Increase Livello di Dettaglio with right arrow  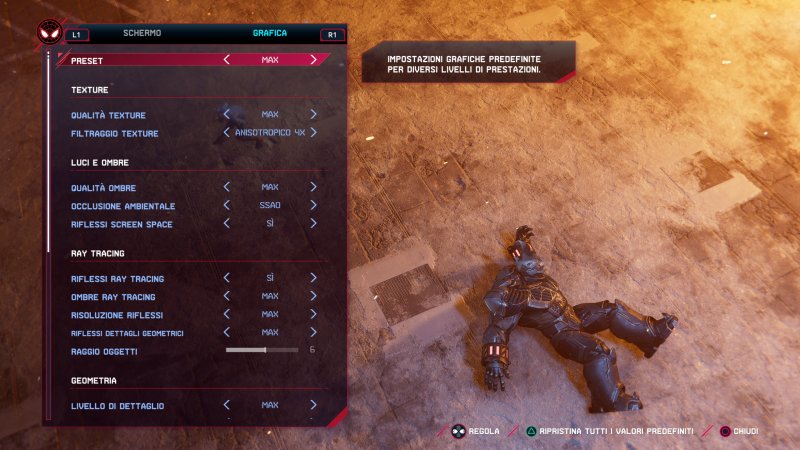(313, 405)
